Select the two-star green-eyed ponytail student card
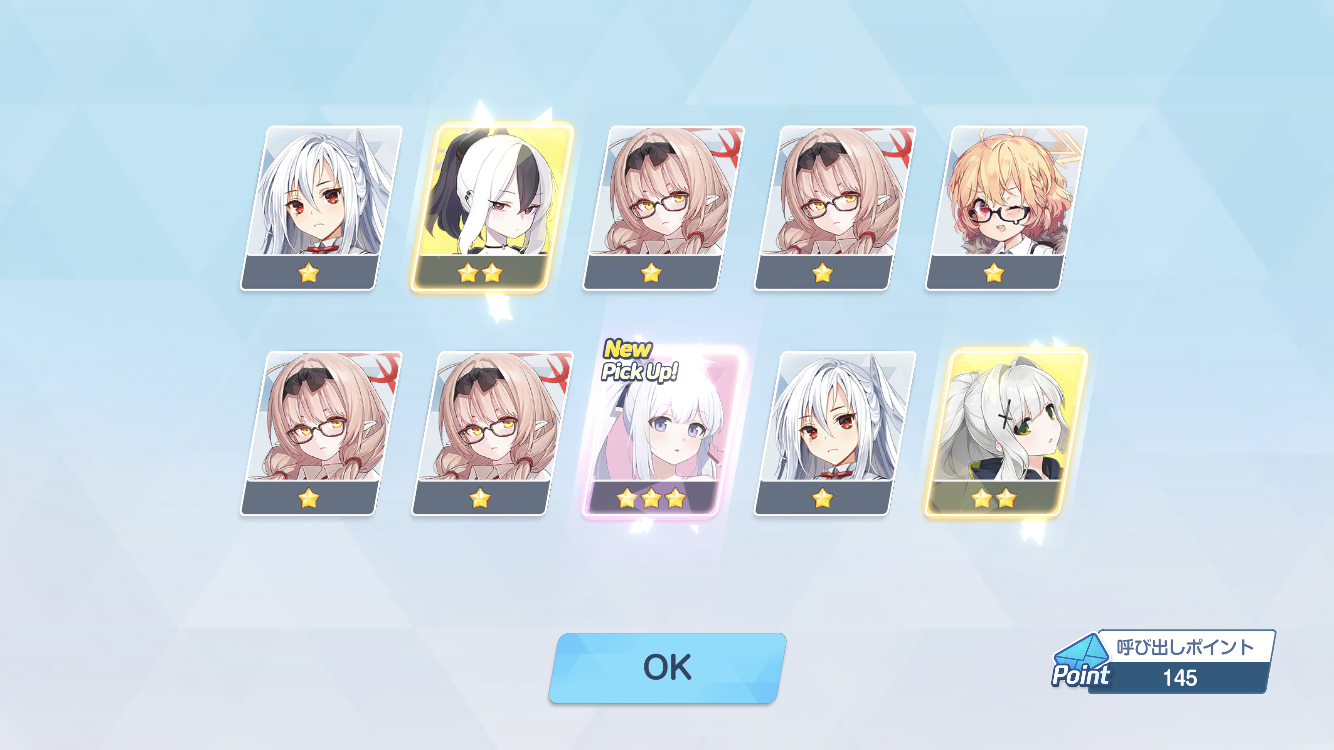This screenshot has height=750, width=1334. coord(1004,432)
